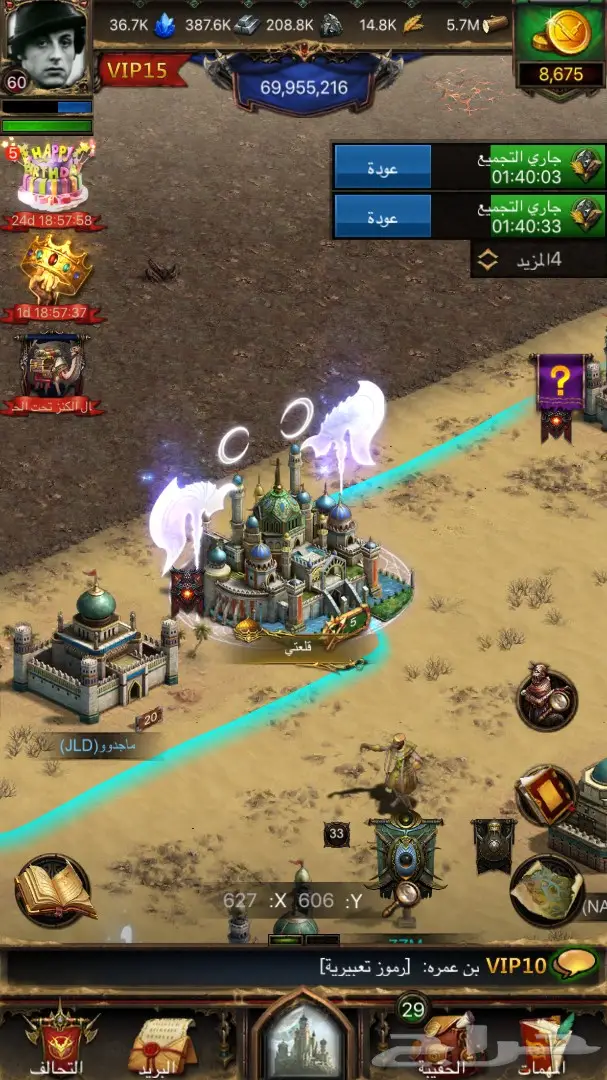This screenshot has width=607, height=1080.
Task: Open the warrior hero round icon
Action: (x=546, y=699)
